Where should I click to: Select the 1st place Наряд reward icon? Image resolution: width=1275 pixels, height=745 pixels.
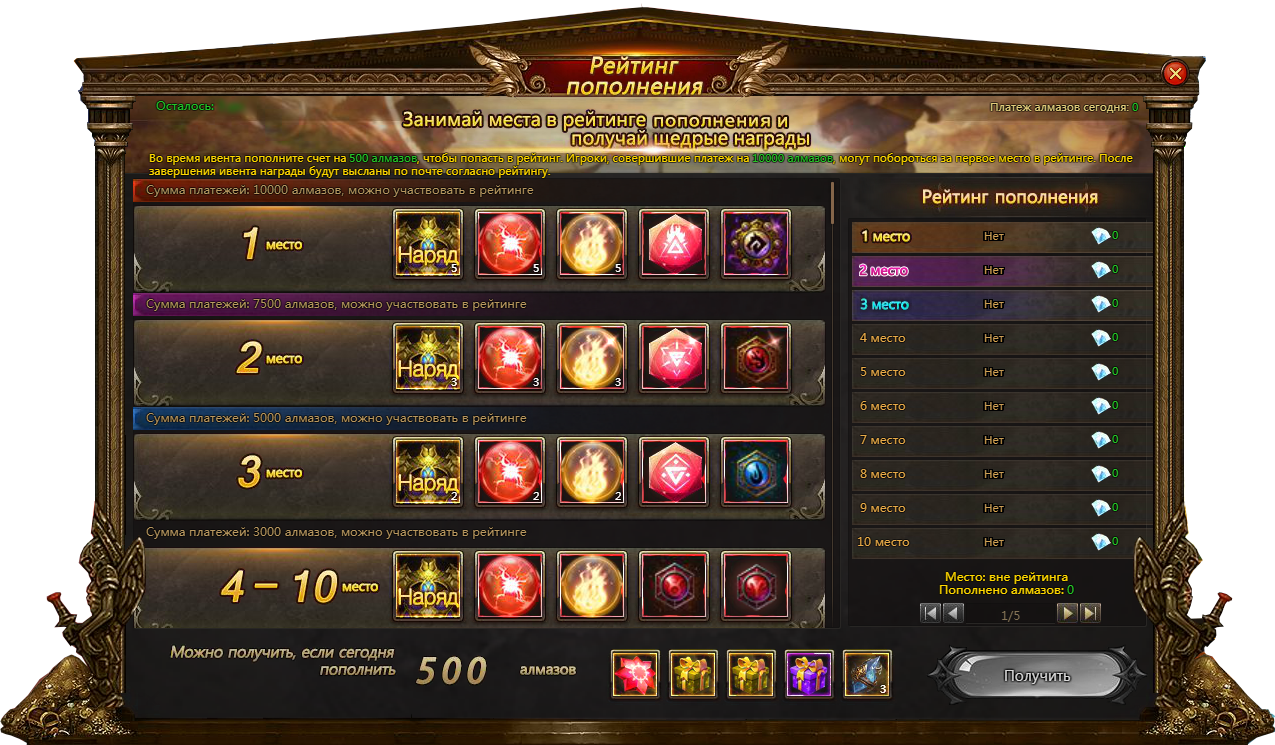click(x=428, y=243)
